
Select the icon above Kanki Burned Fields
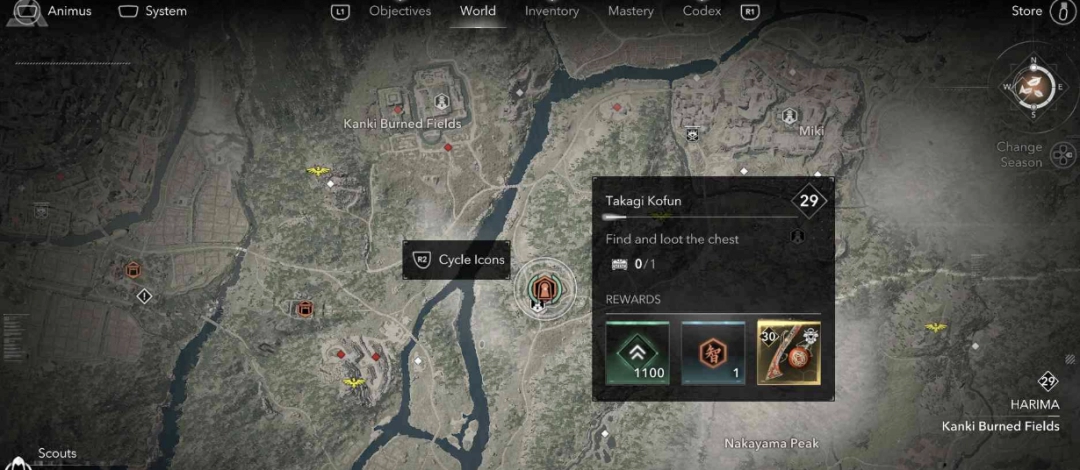click(441, 102)
